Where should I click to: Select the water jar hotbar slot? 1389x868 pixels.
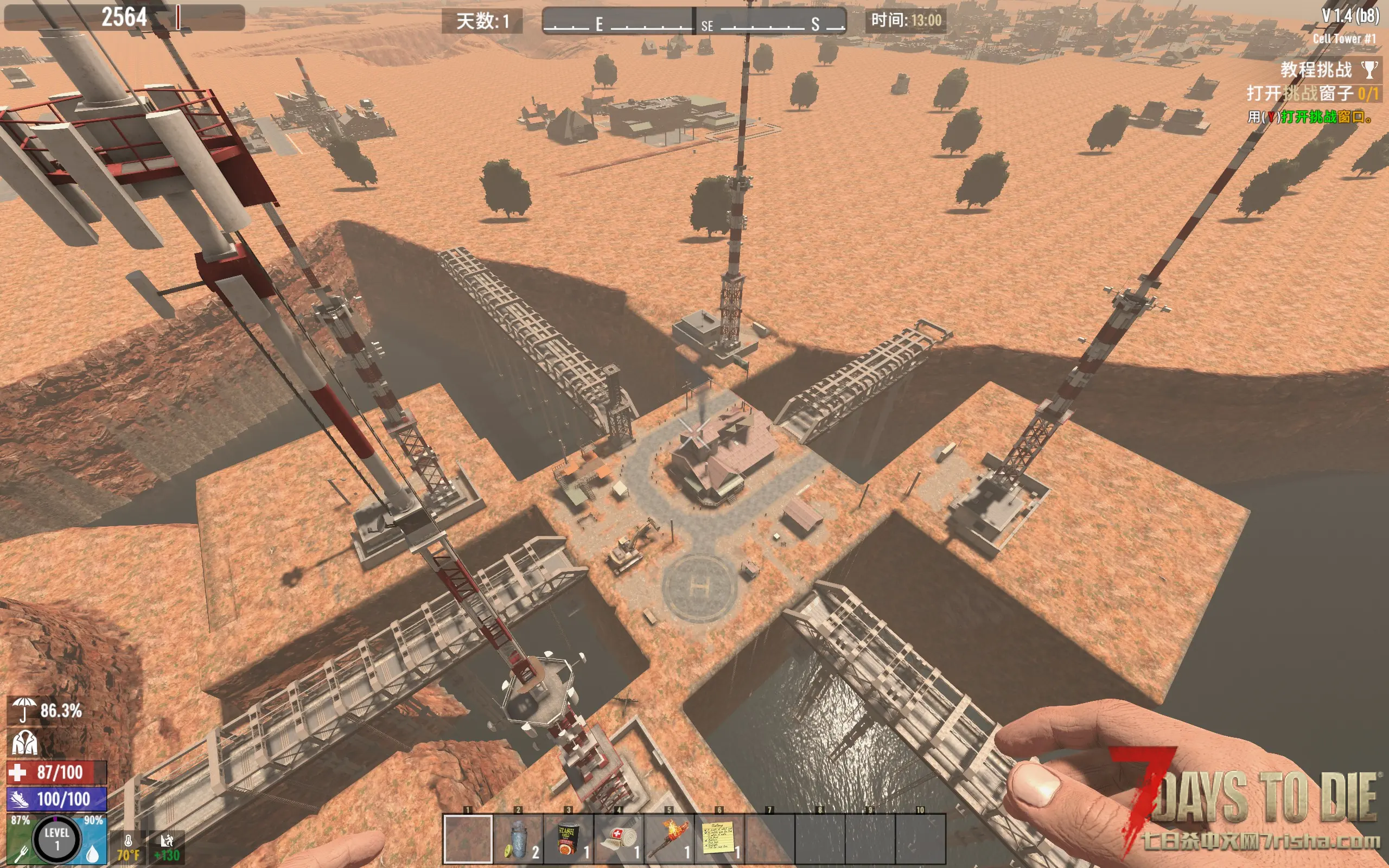click(x=518, y=839)
